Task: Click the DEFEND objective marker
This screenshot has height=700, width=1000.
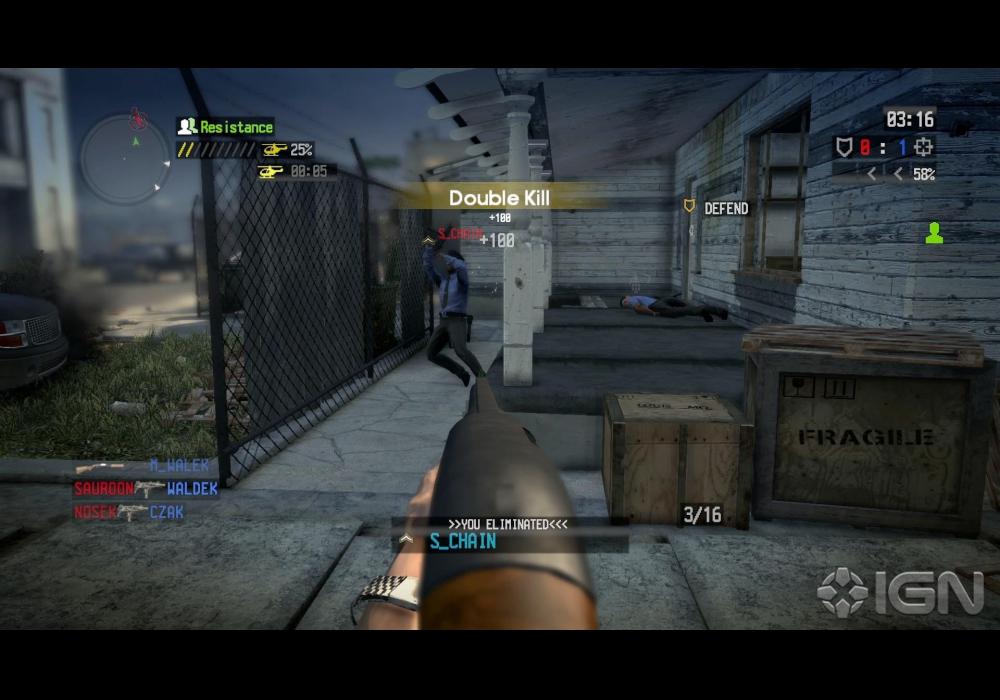Action: (716, 208)
